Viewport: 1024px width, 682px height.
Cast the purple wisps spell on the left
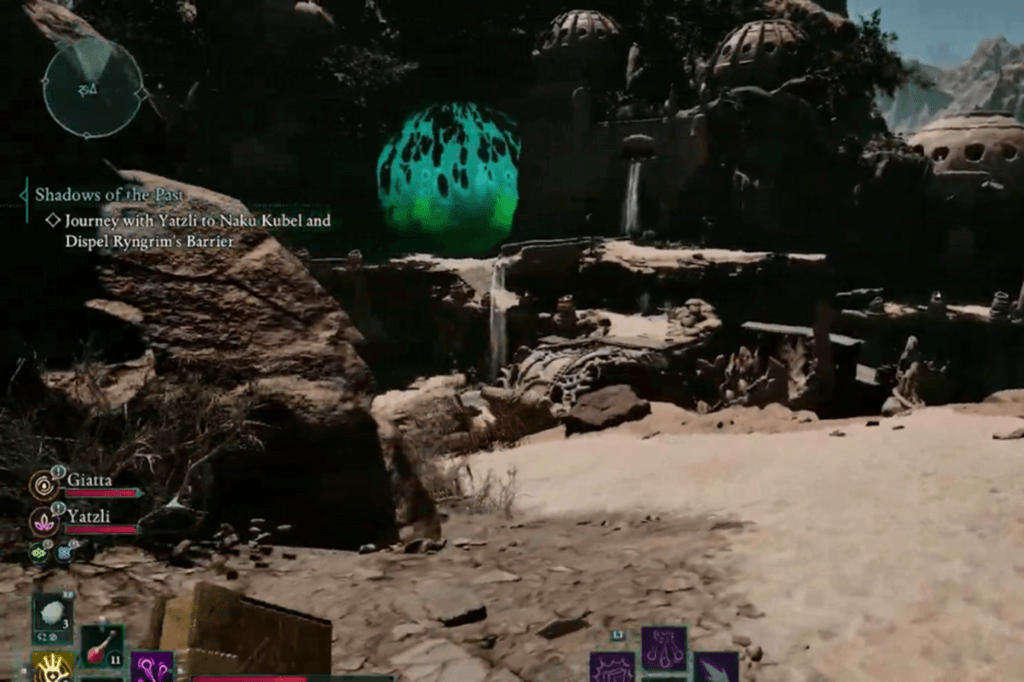click(x=152, y=668)
